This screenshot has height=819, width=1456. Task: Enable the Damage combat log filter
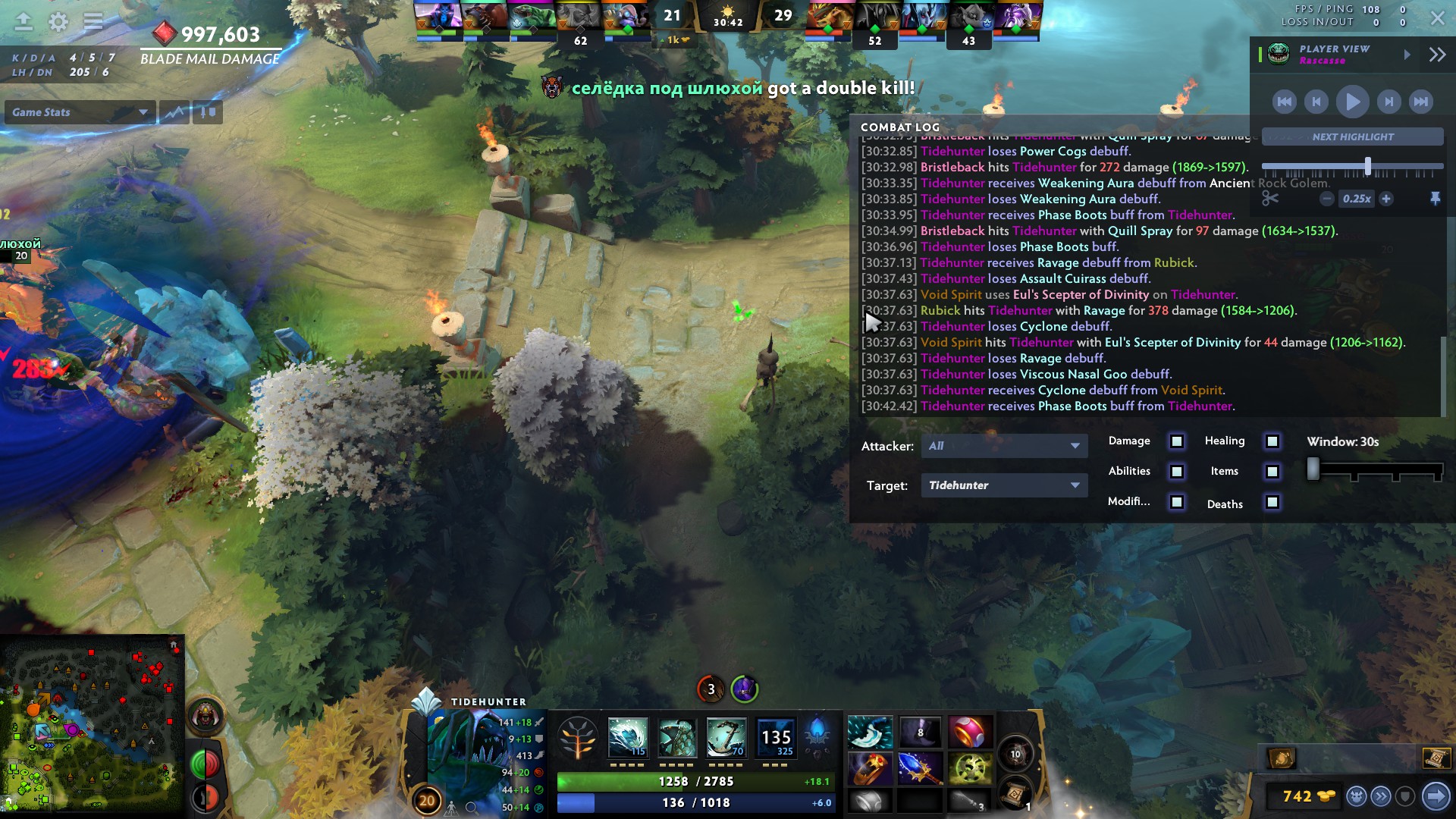(x=1176, y=441)
